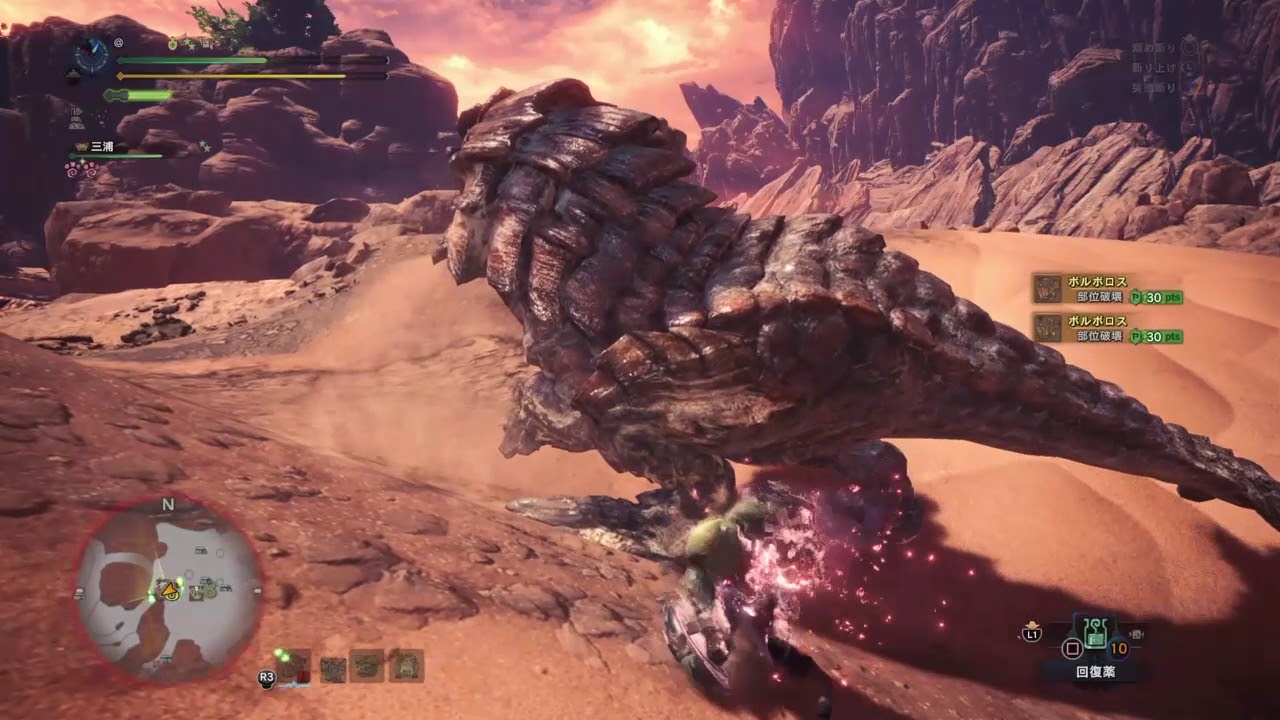Select the second ボルボロス part-break icon
This screenshot has width=1280, height=720.
(1047, 326)
